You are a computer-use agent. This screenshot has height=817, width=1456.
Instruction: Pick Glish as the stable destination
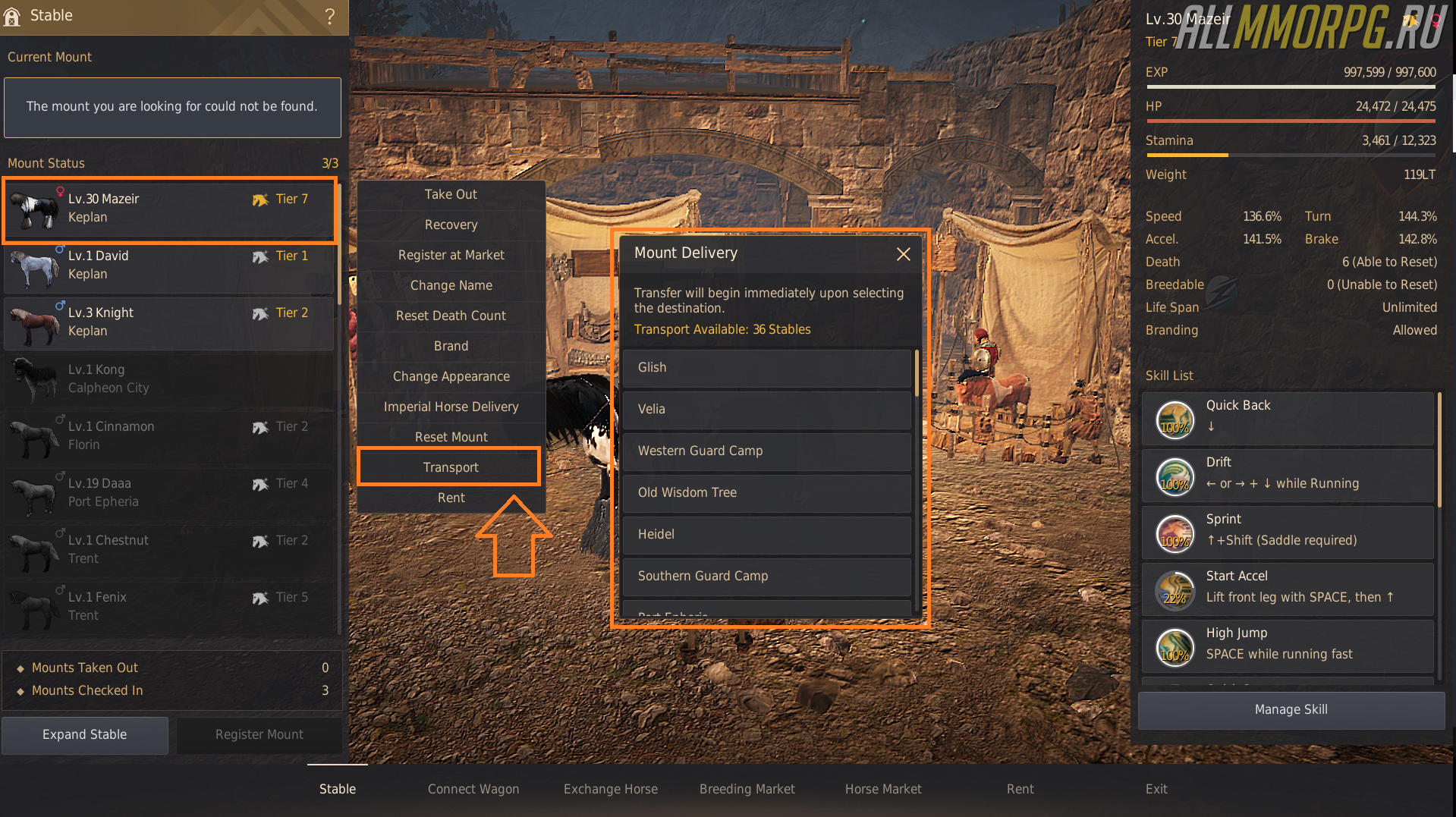[766, 368]
